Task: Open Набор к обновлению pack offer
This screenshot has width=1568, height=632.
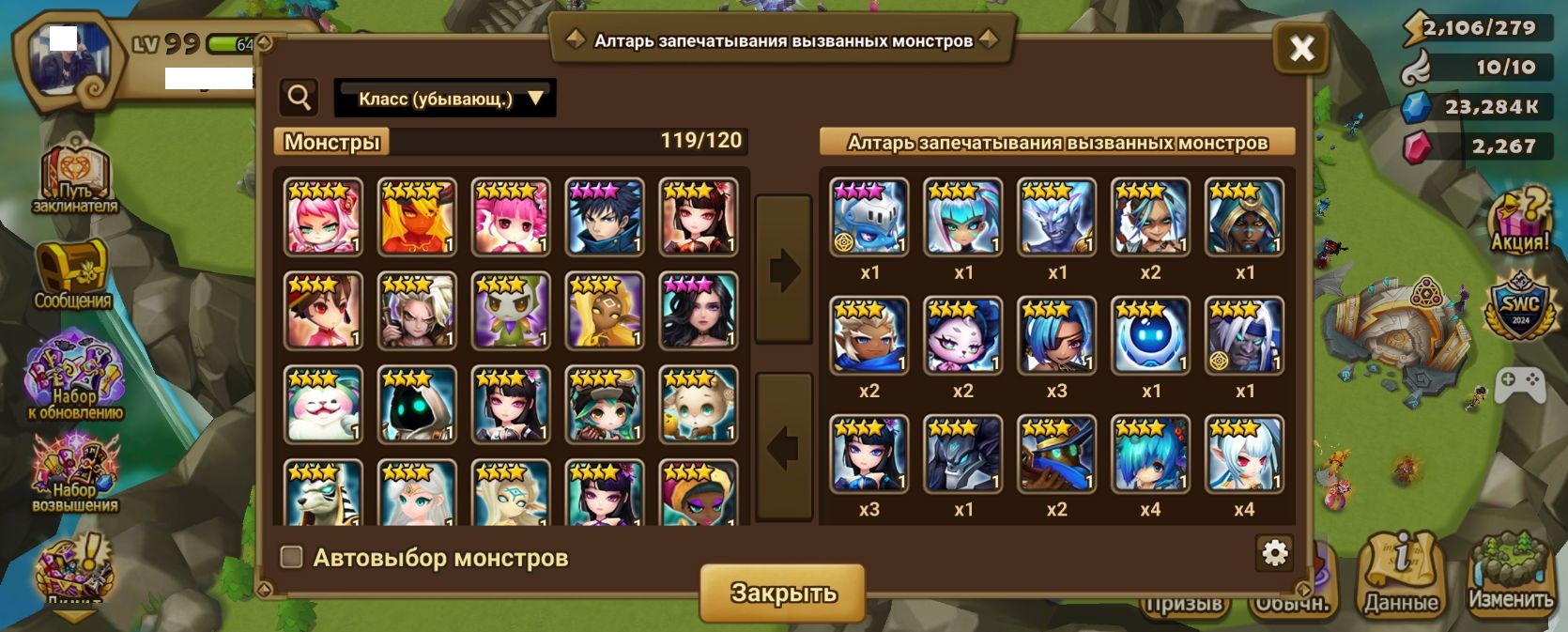Action: coord(75,377)
